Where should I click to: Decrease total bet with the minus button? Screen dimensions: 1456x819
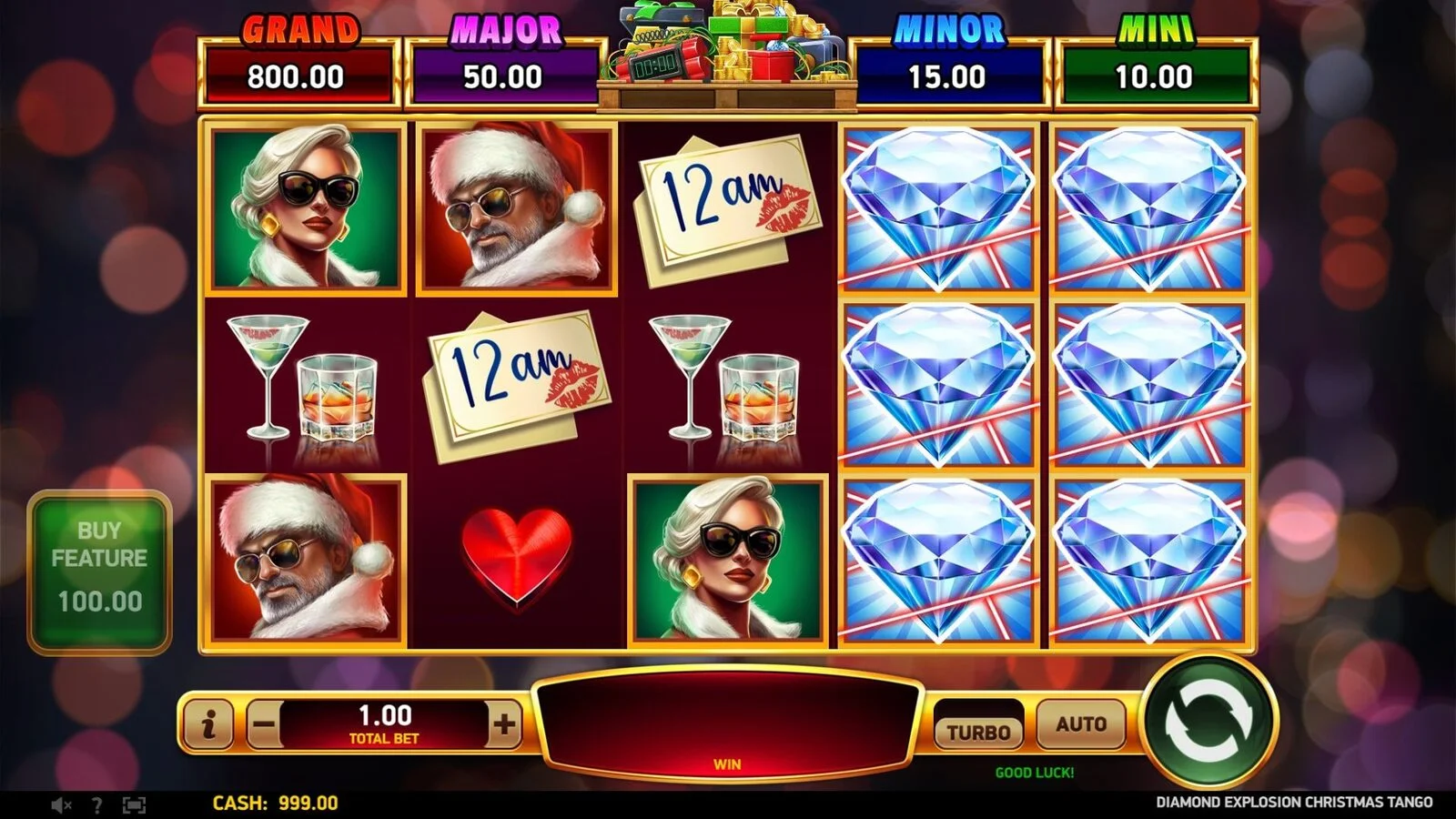264,725
